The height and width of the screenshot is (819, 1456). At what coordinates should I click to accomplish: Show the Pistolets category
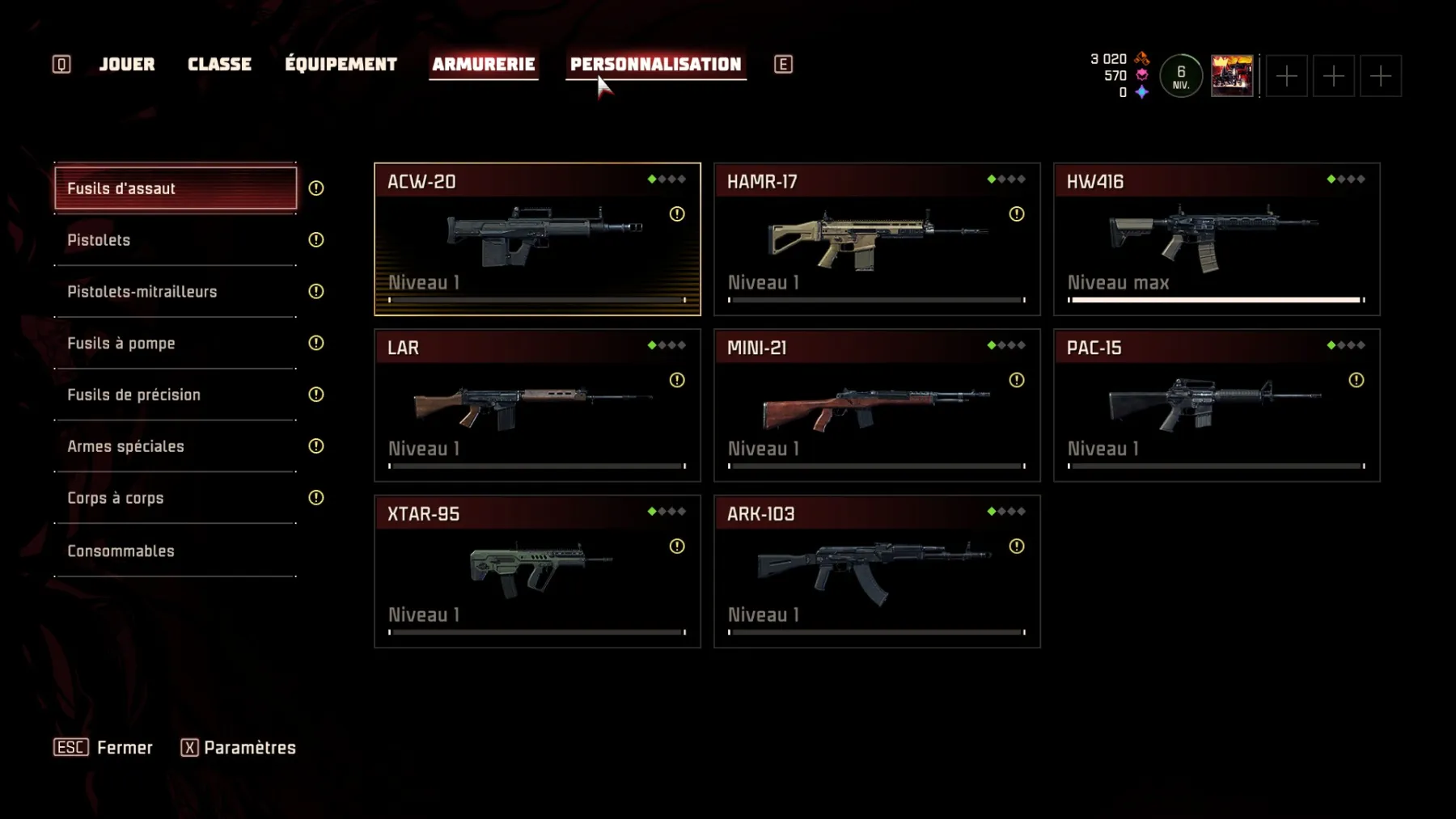176,240
